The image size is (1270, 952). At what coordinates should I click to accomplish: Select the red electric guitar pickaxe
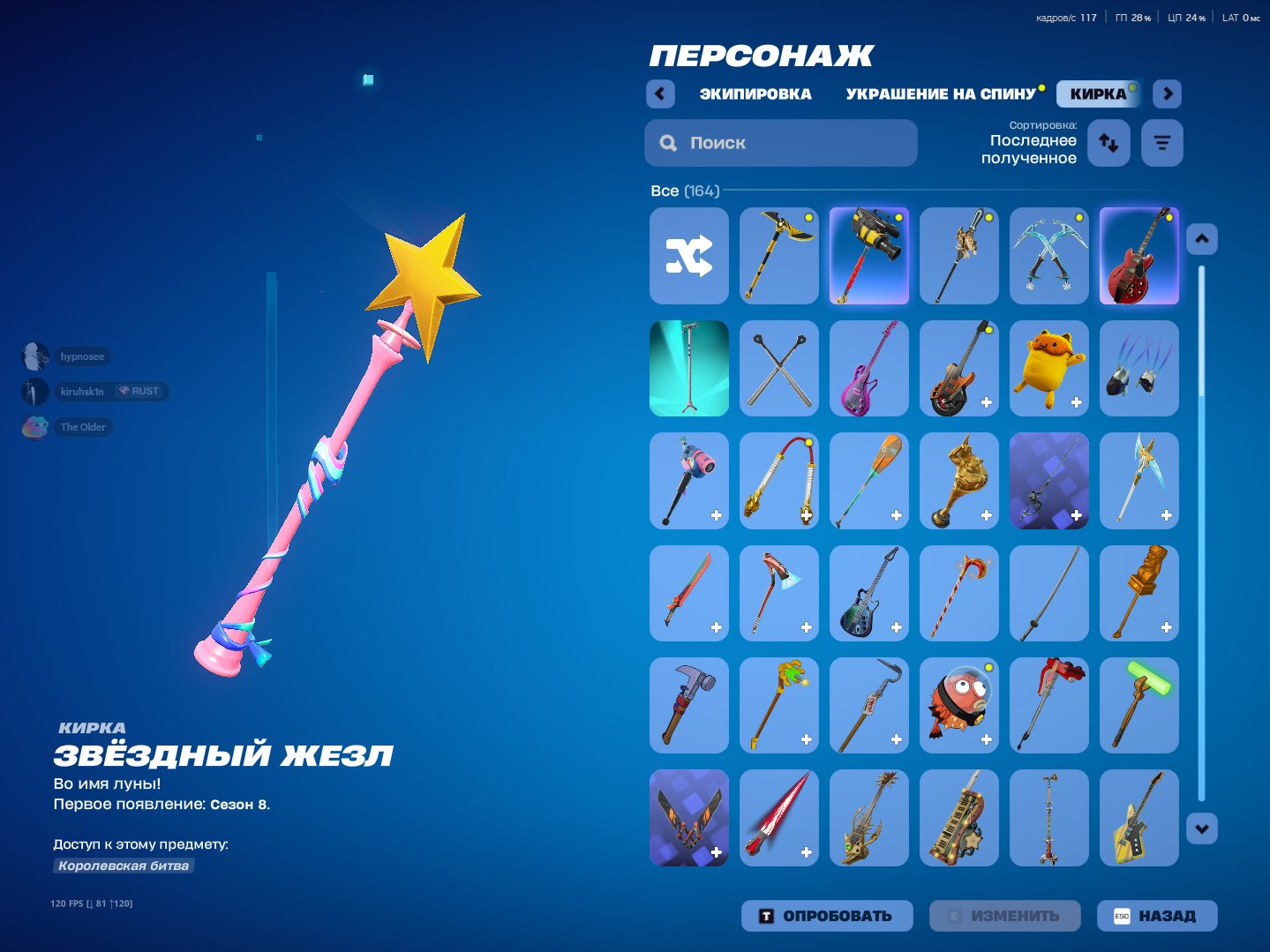[x=1138, y=255]
